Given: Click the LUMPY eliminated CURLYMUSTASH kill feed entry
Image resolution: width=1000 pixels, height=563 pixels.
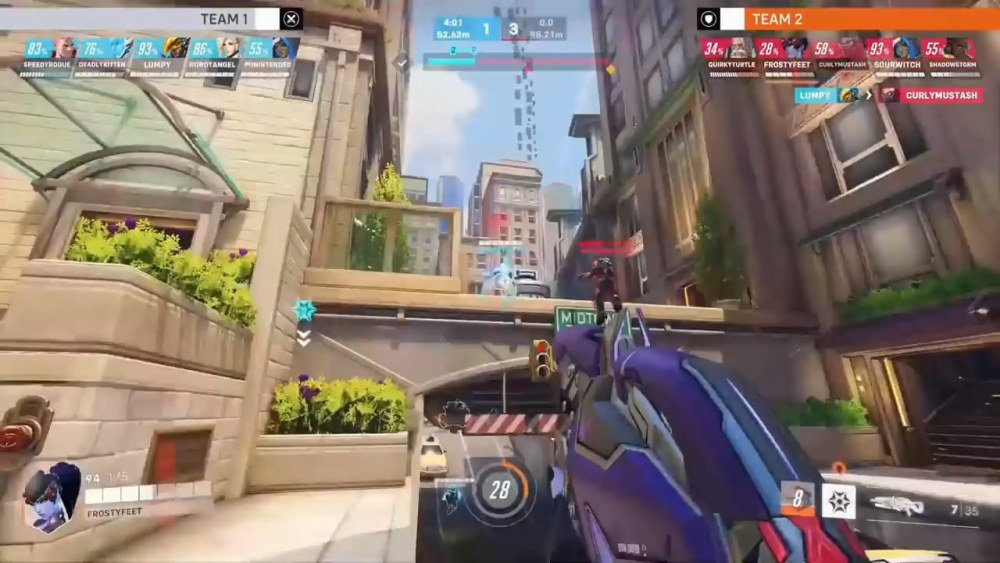Looking at the screenshot, I should click(887, 95).
